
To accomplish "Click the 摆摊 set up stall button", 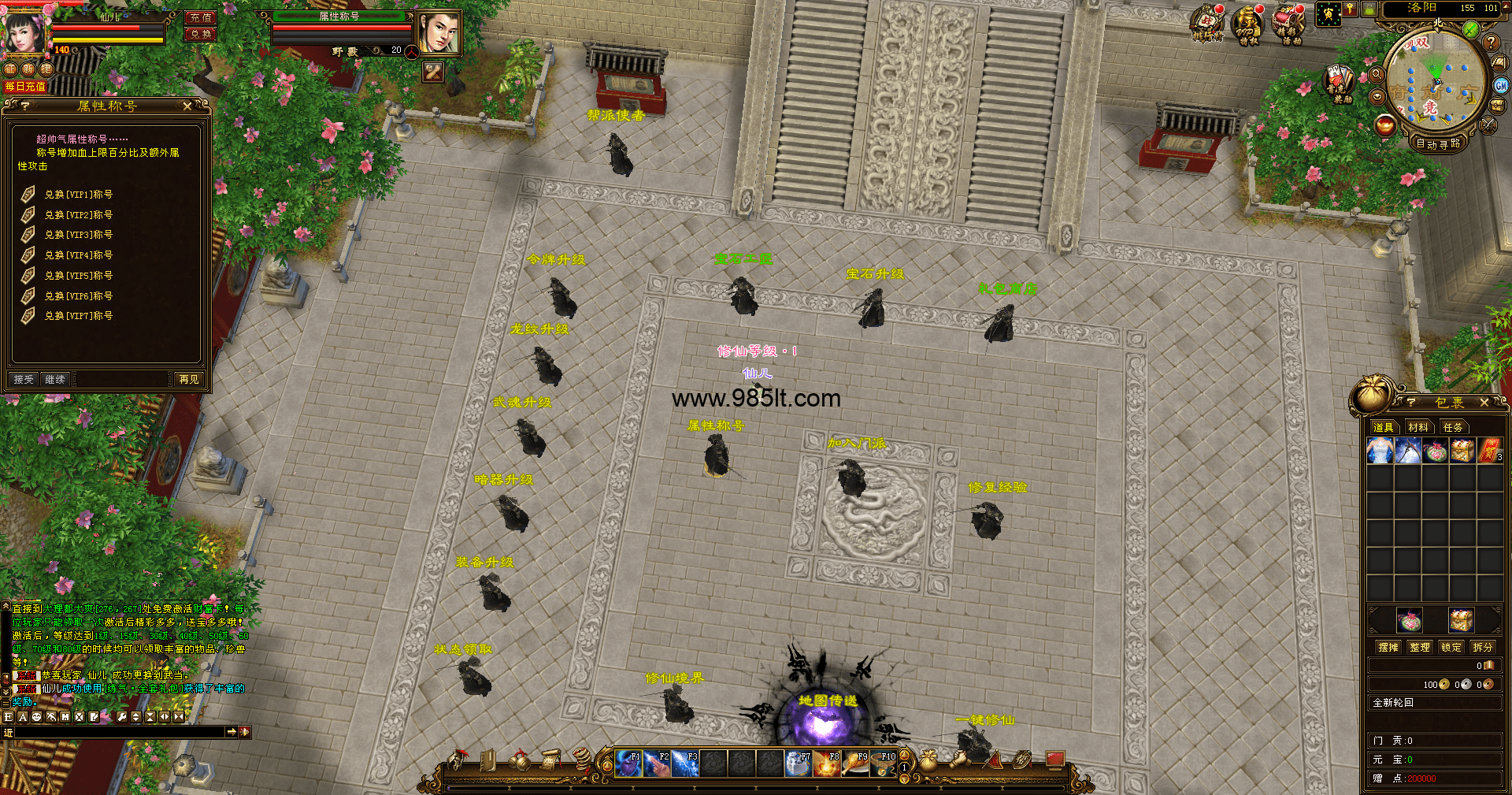I will [1388, 647].
